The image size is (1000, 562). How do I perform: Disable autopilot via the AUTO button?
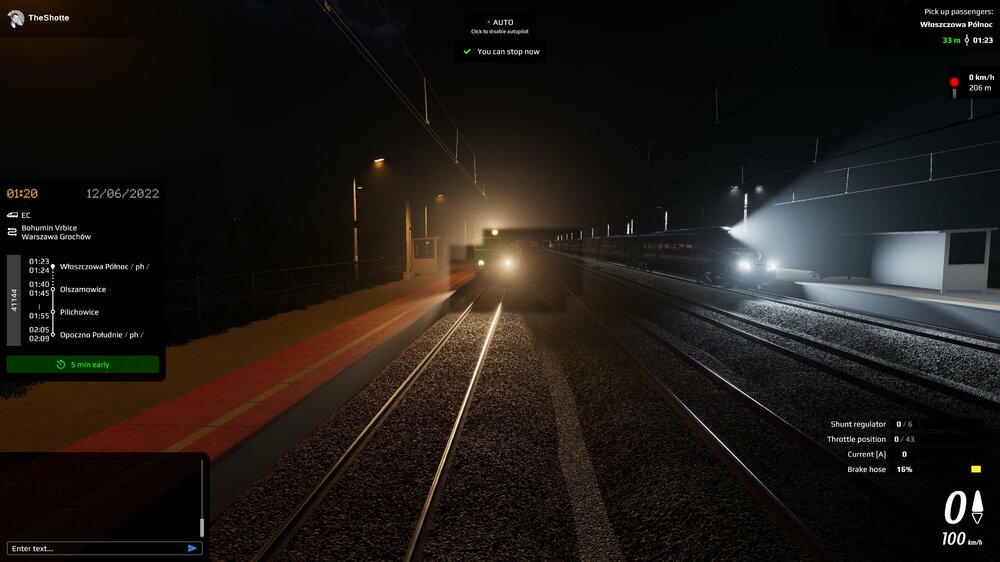[500, 25]
